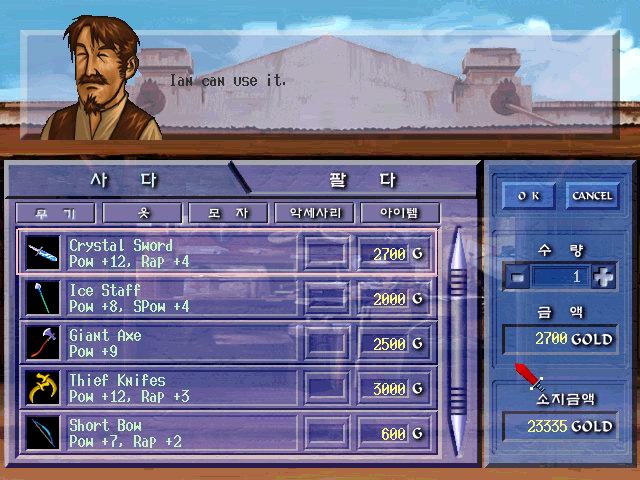The width and height of the screenshot is (640, 480).
Task: Switch to the 팔다 (sell) tab
Action: pos(362,181)
